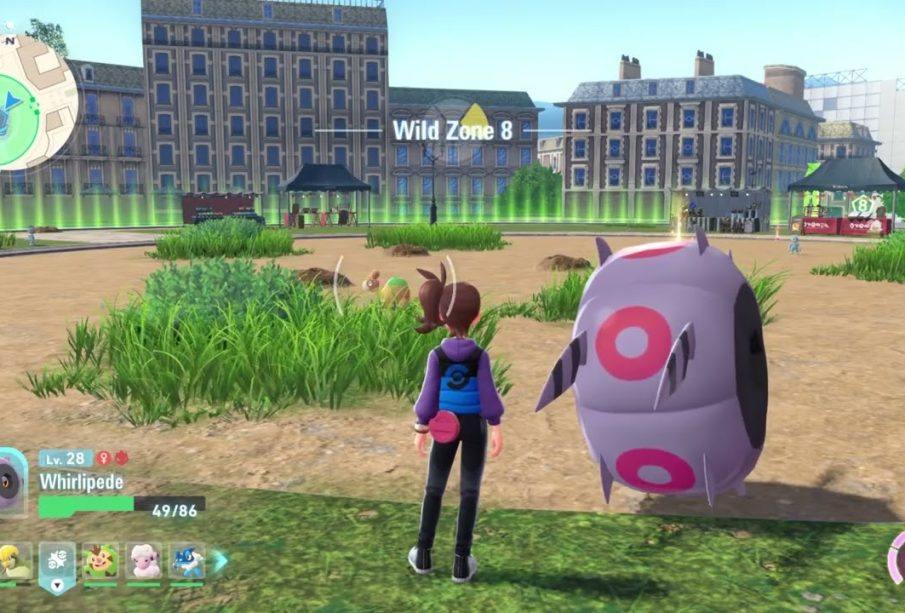Choose Flaaffy from the party bar

click(x=144, y=561)
